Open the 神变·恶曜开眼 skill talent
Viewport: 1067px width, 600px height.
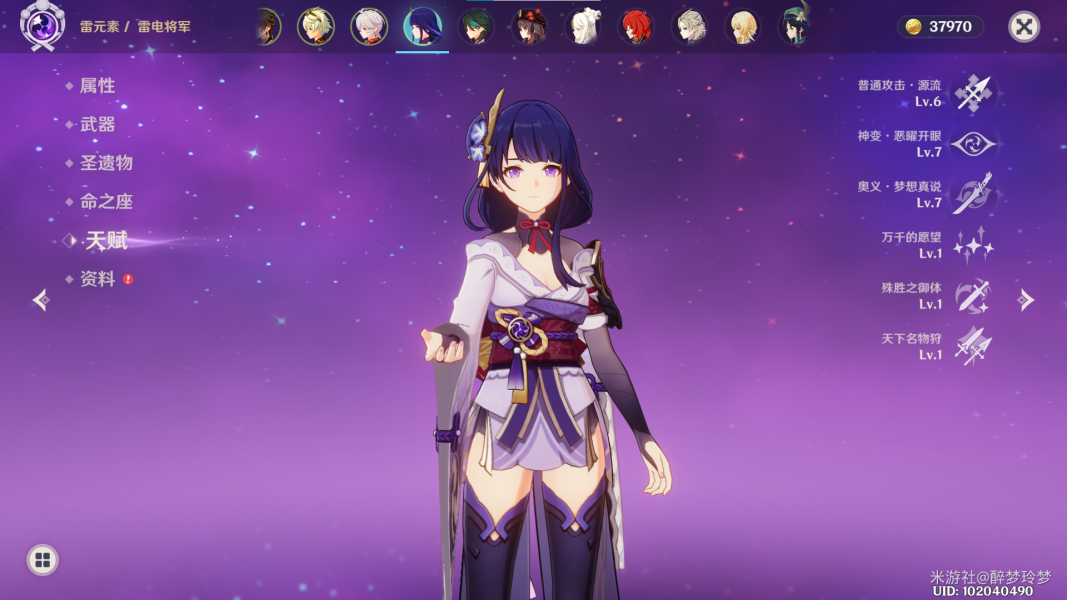tap(972, 144)
